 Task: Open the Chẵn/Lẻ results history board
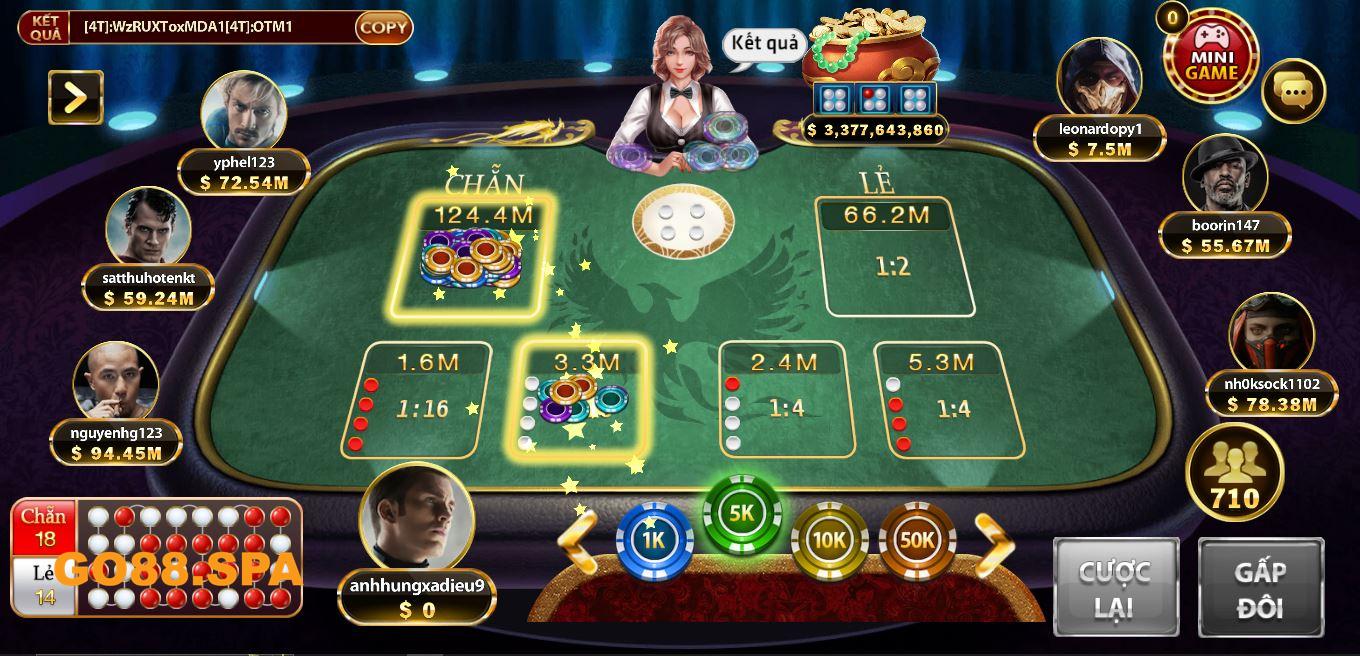tap(157, 557)
